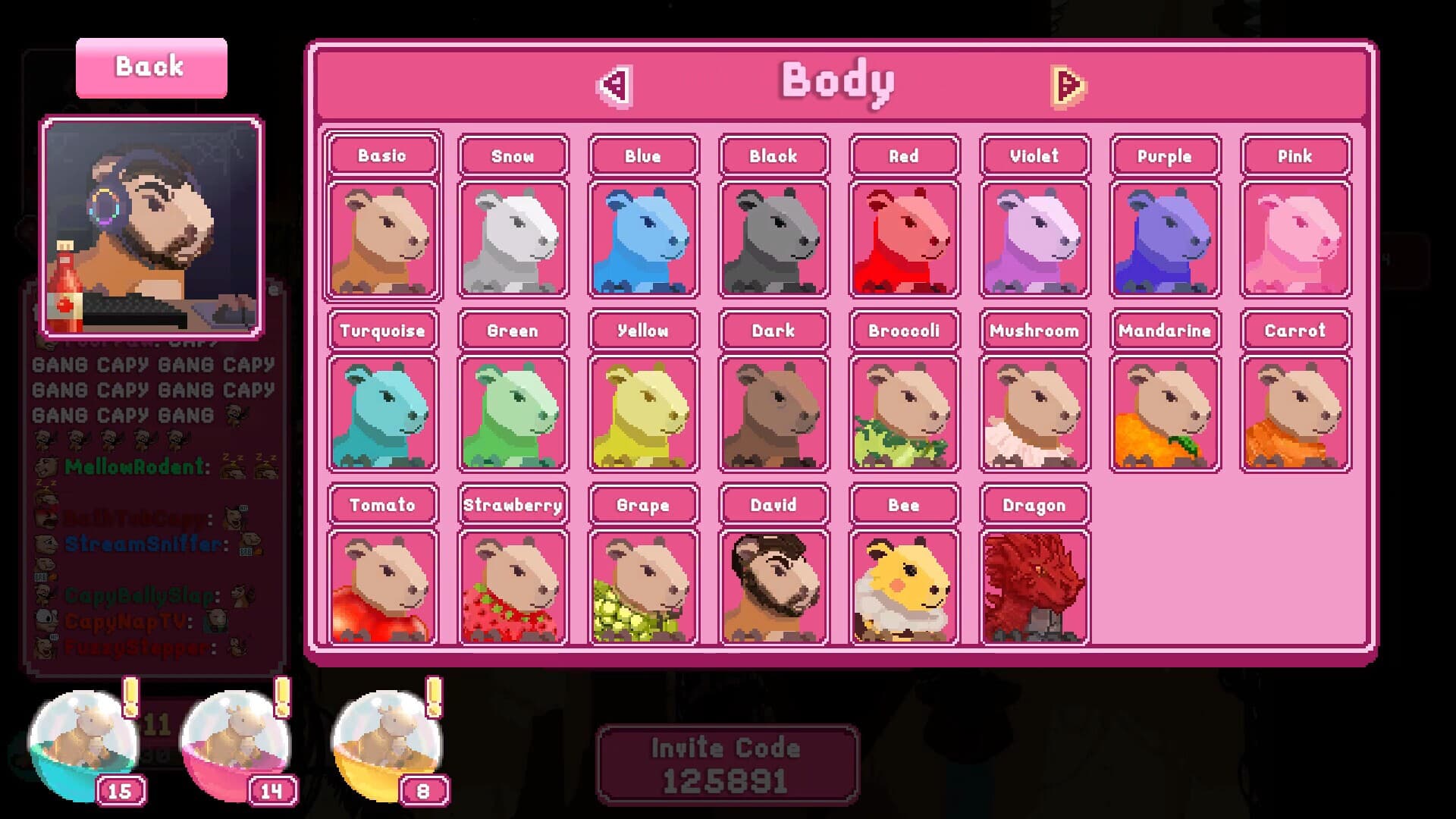Pick the Violet body skin
The width and height of the screenshot is (1456, 819).
[1034, 239]
